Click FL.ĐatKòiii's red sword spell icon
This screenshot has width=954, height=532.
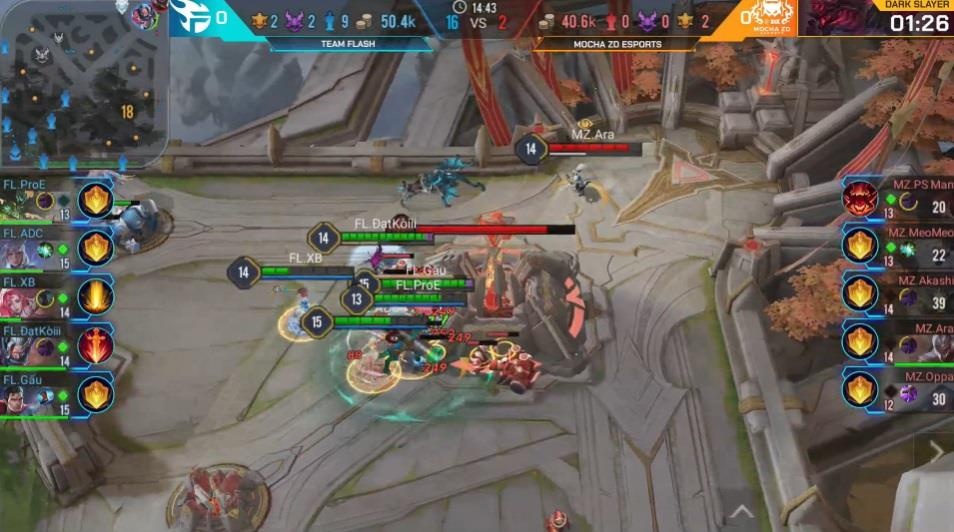click(x=96, y=345)
